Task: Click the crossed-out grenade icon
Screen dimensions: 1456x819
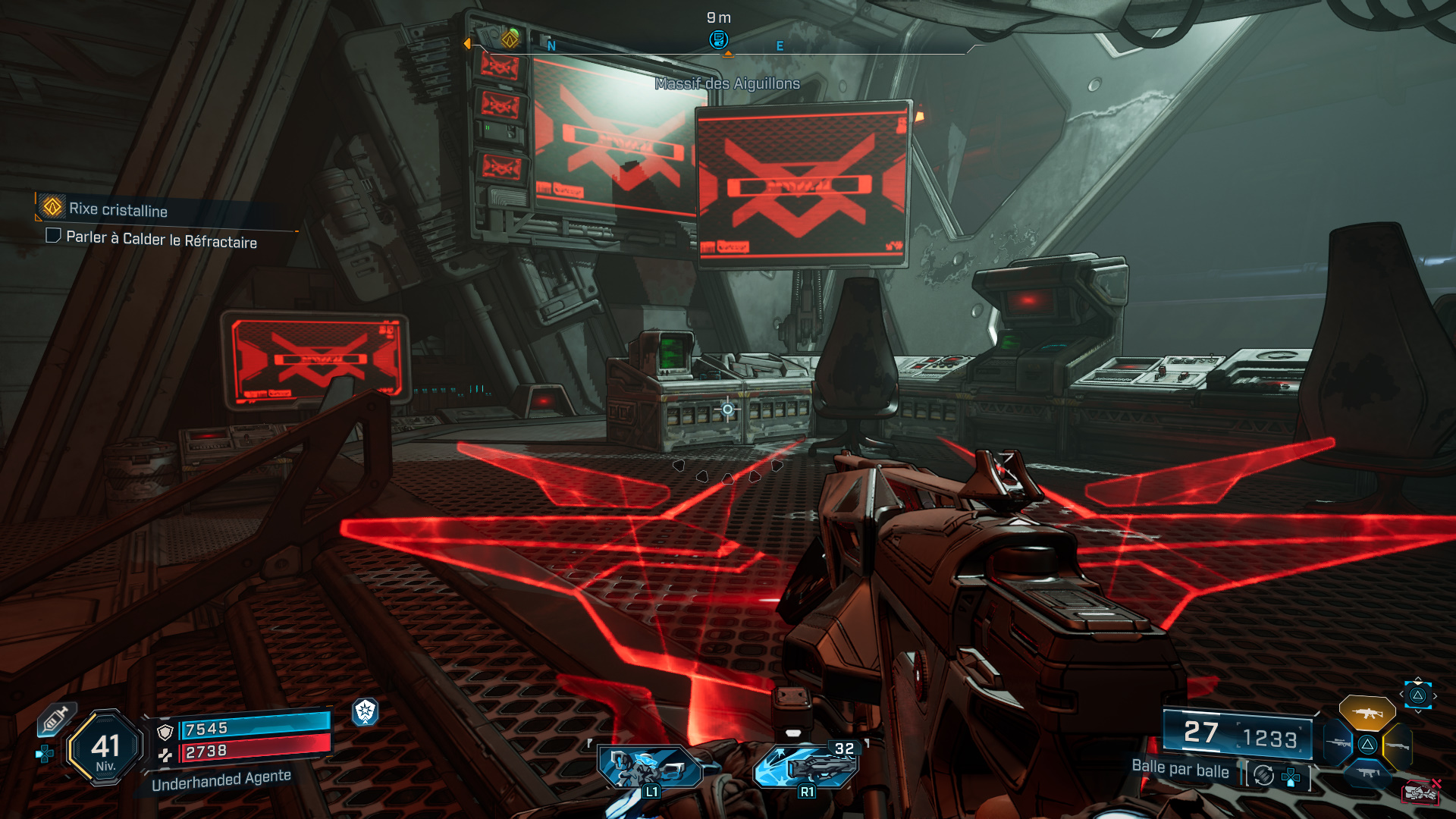Action: click(x=1420, y=792)
